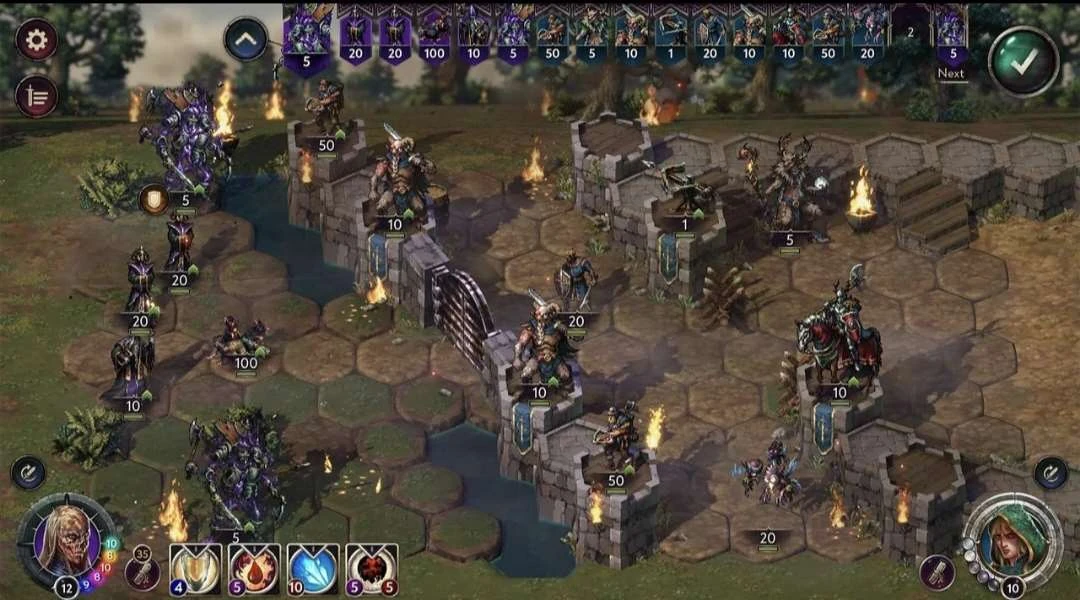The image size is (1080, 600).
Task: Open the gear settings button
Action: pos(37,40)
